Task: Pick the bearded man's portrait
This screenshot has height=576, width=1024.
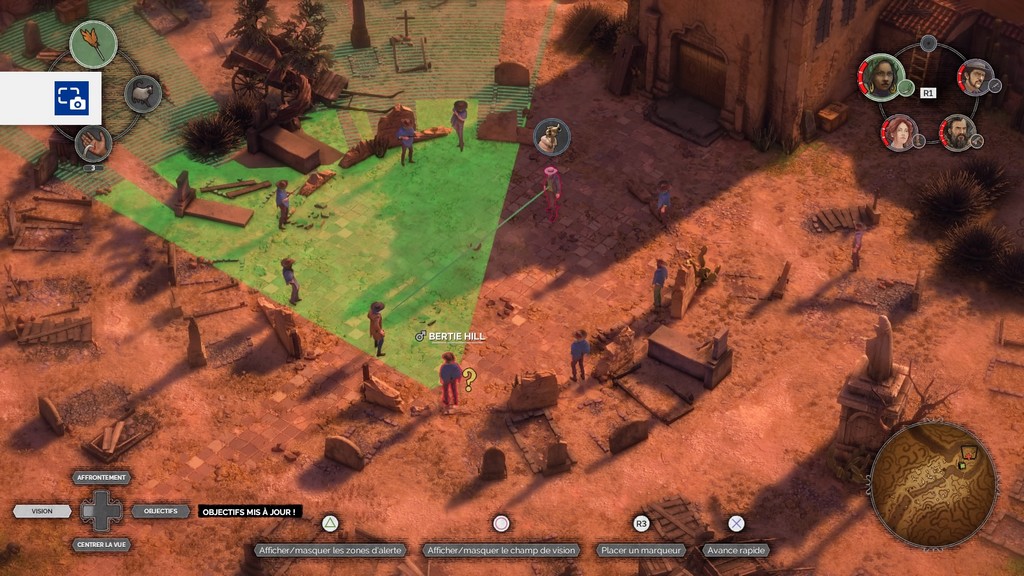Action: point(958,132)
